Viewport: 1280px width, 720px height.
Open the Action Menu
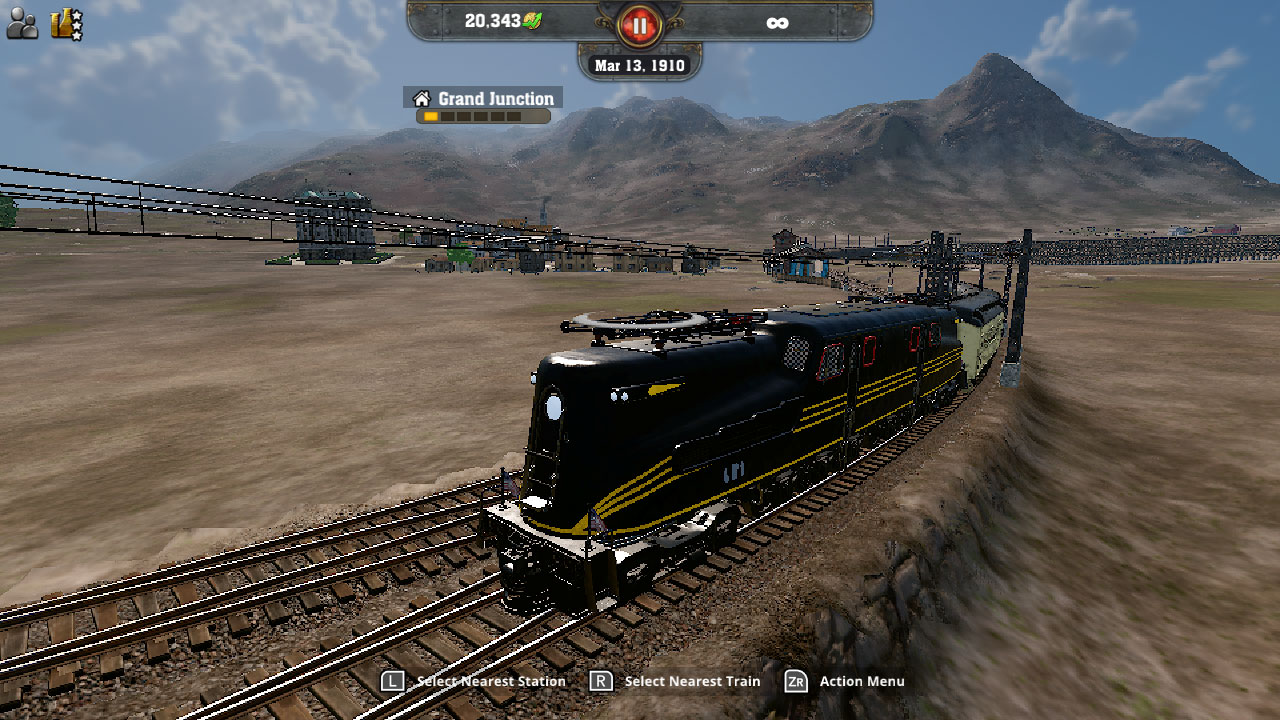[x=863, y=681]
